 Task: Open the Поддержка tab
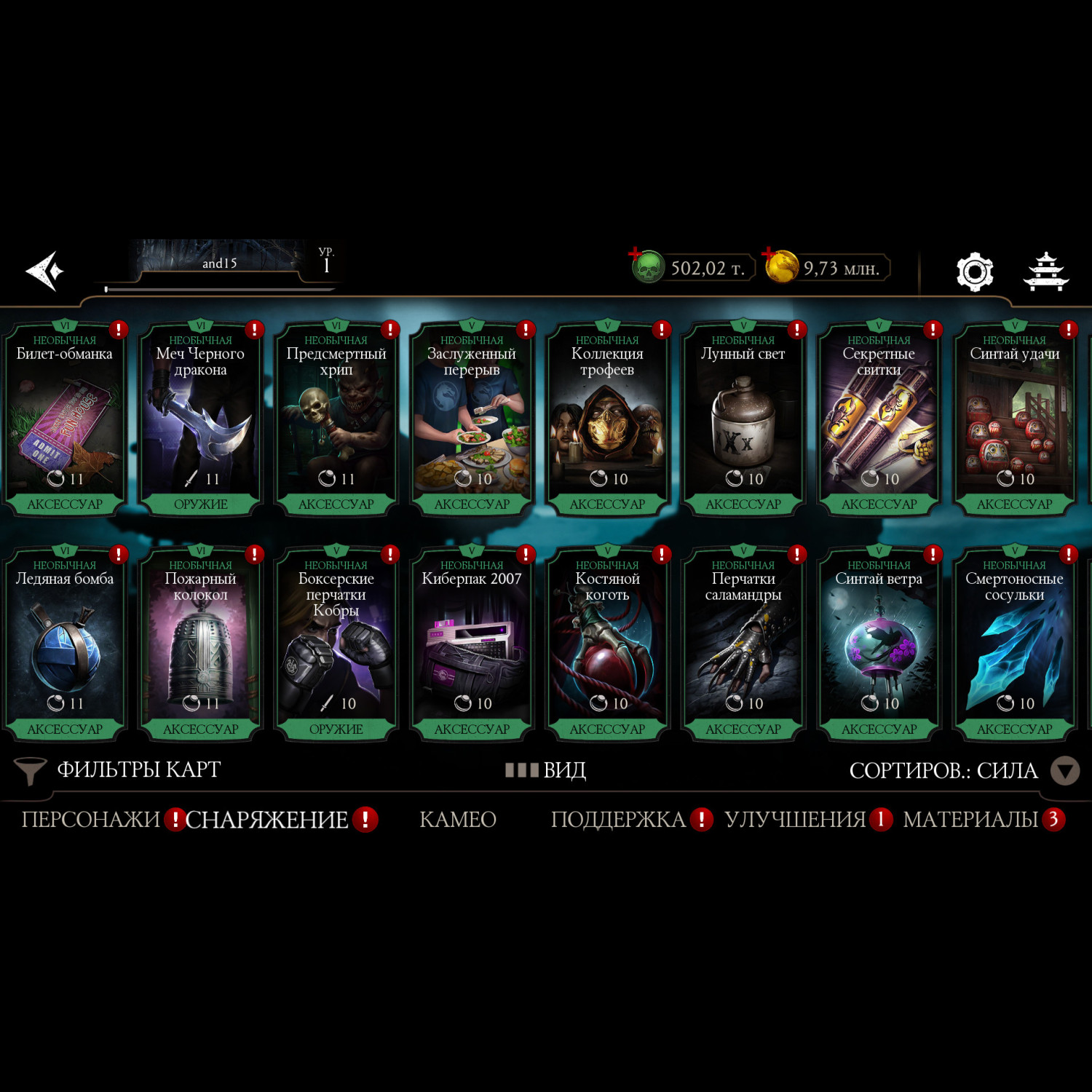pos(618,820)
